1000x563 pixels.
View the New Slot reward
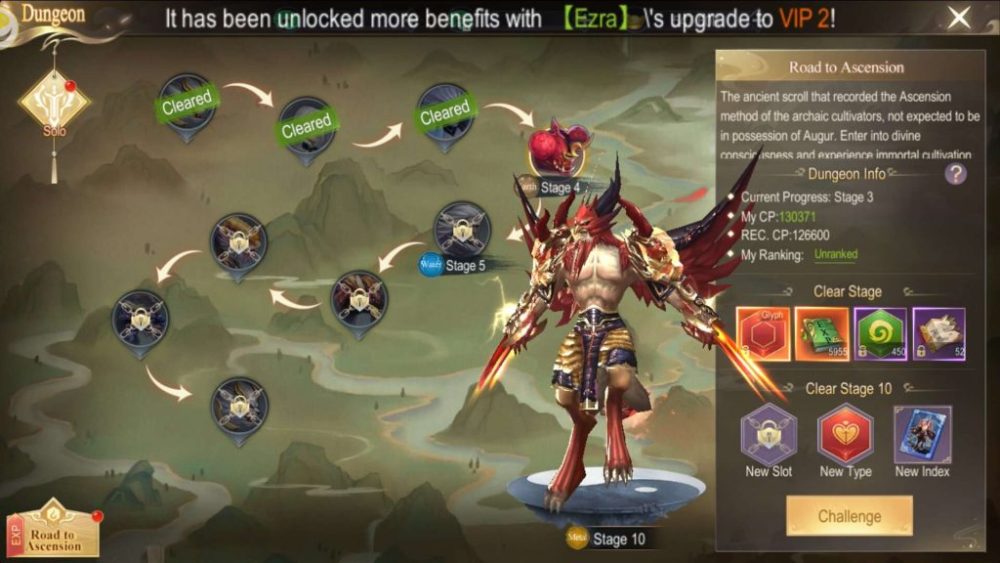tap(769, 435)
